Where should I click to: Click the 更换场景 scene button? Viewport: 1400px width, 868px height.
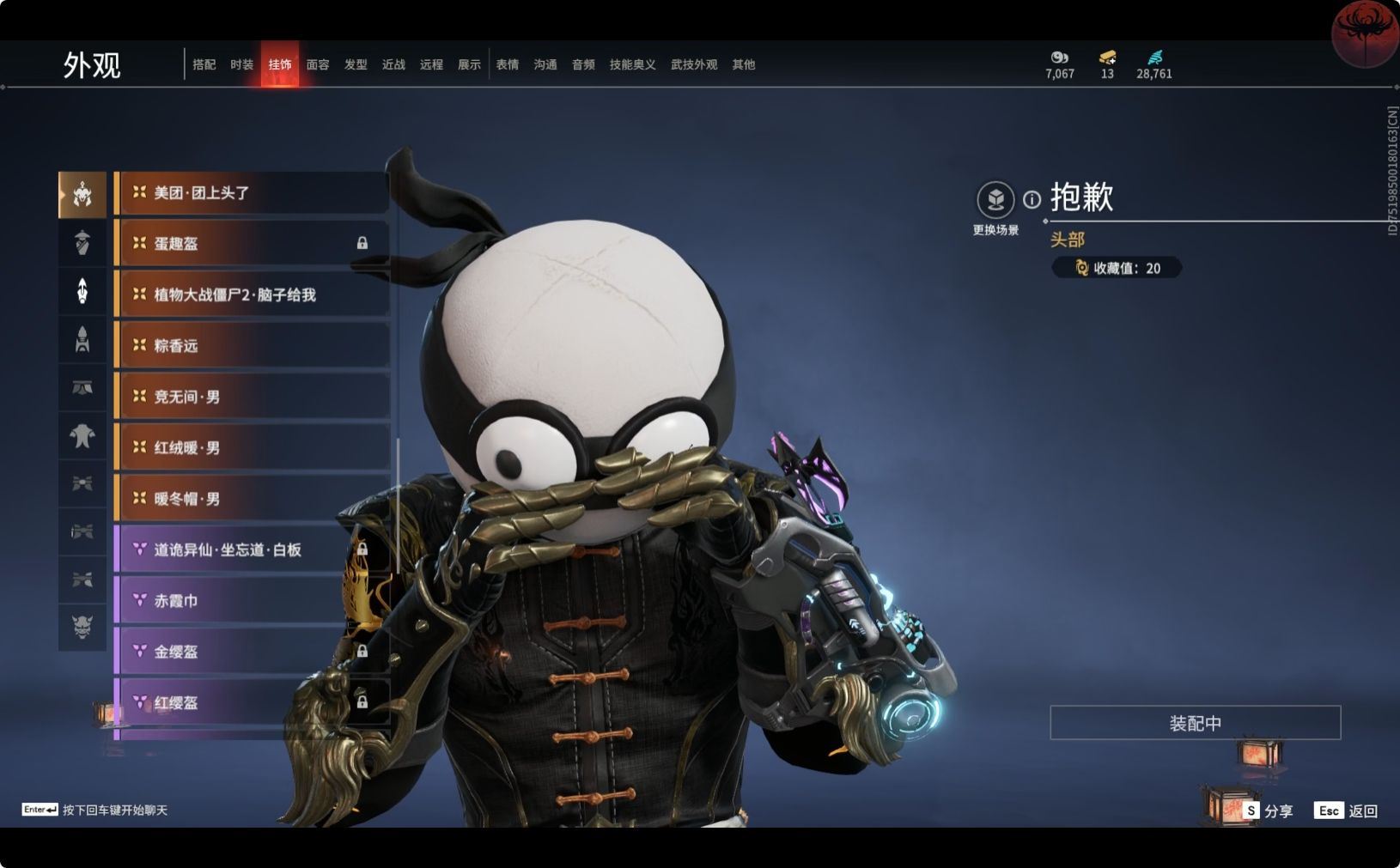point(995,201)
